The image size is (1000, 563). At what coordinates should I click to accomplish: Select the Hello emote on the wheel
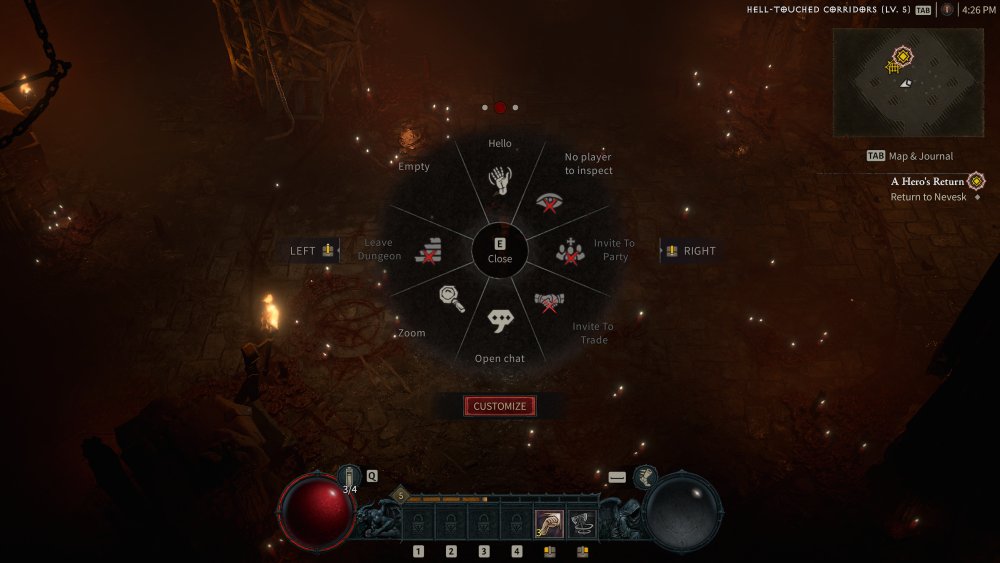(x=499, y=178)
